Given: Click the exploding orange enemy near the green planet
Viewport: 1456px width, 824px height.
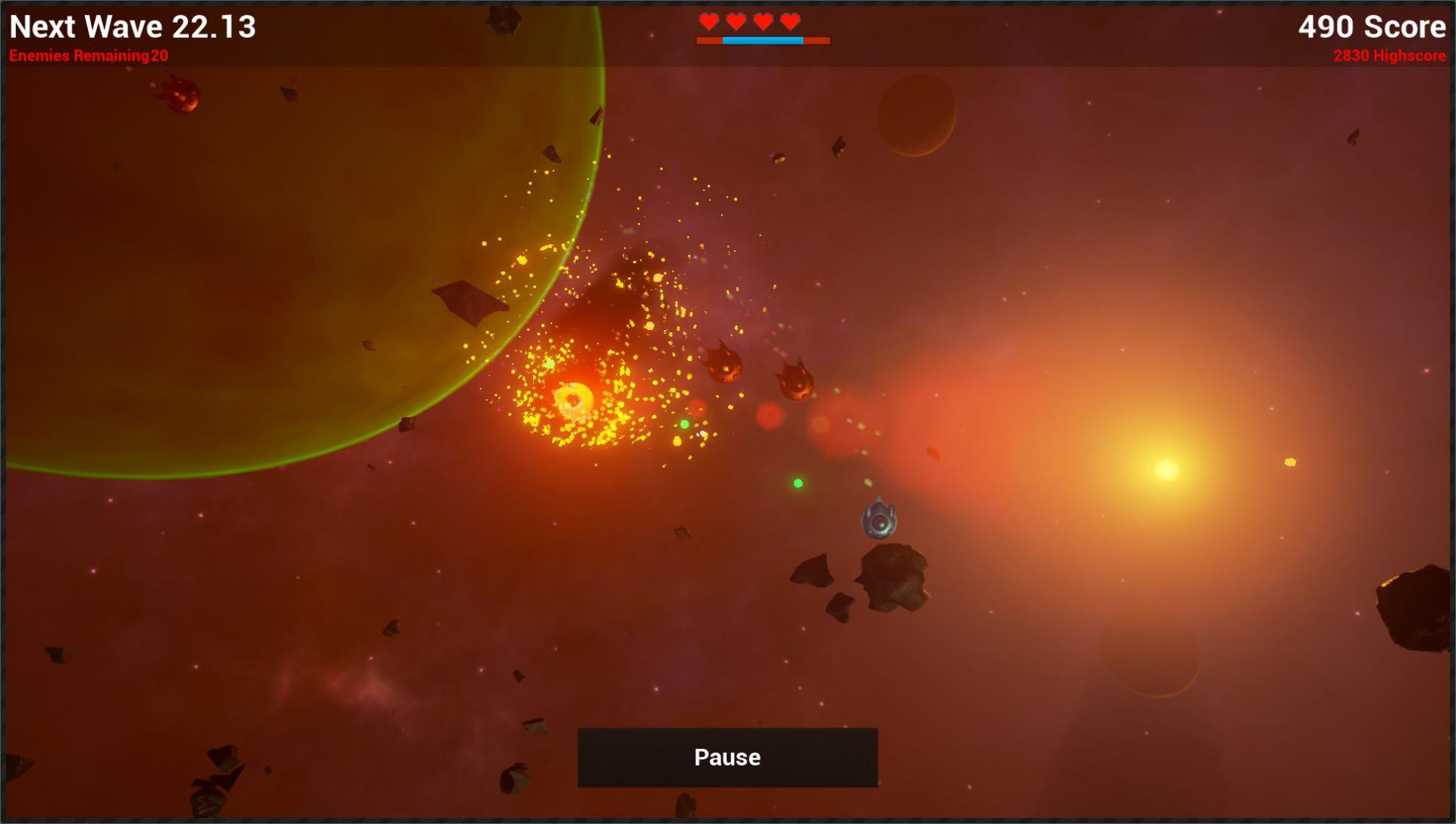Looking at the screenshot, I should point(575,398).
